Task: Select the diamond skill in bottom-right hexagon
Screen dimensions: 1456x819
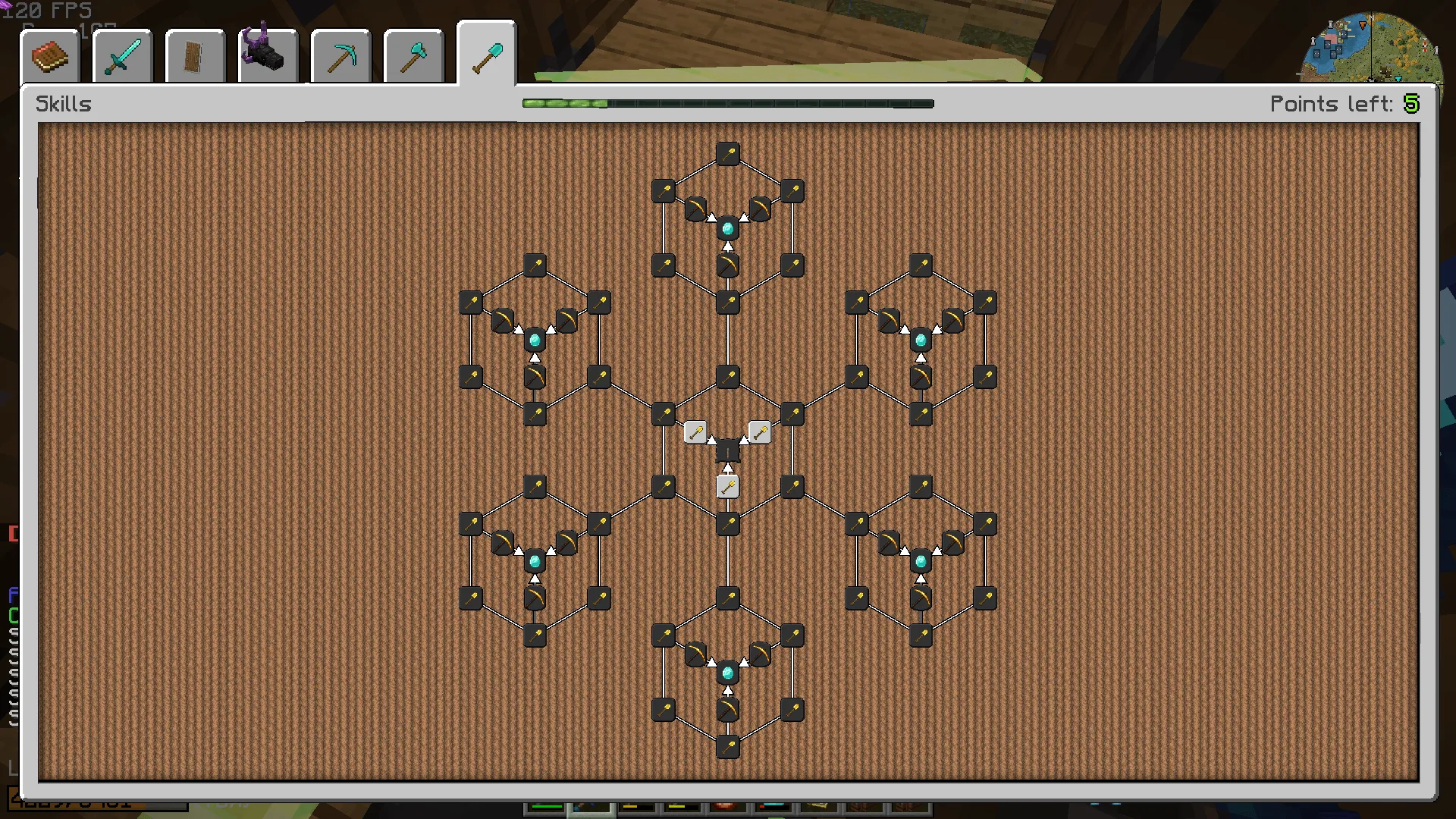Action: tap(920, 561)
